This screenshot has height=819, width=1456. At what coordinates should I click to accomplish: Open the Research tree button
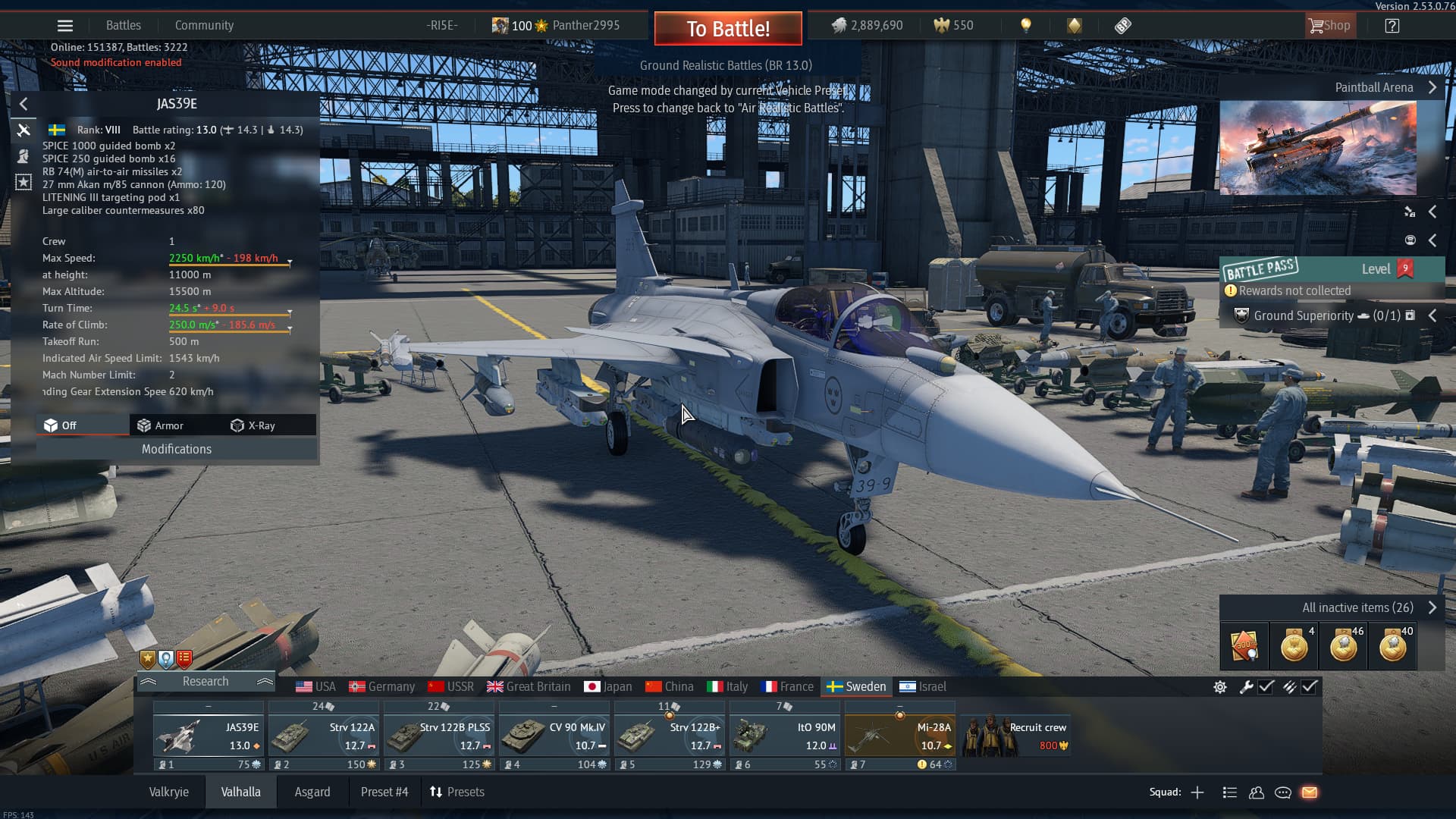pyautogui.click(x=205, y=681)
